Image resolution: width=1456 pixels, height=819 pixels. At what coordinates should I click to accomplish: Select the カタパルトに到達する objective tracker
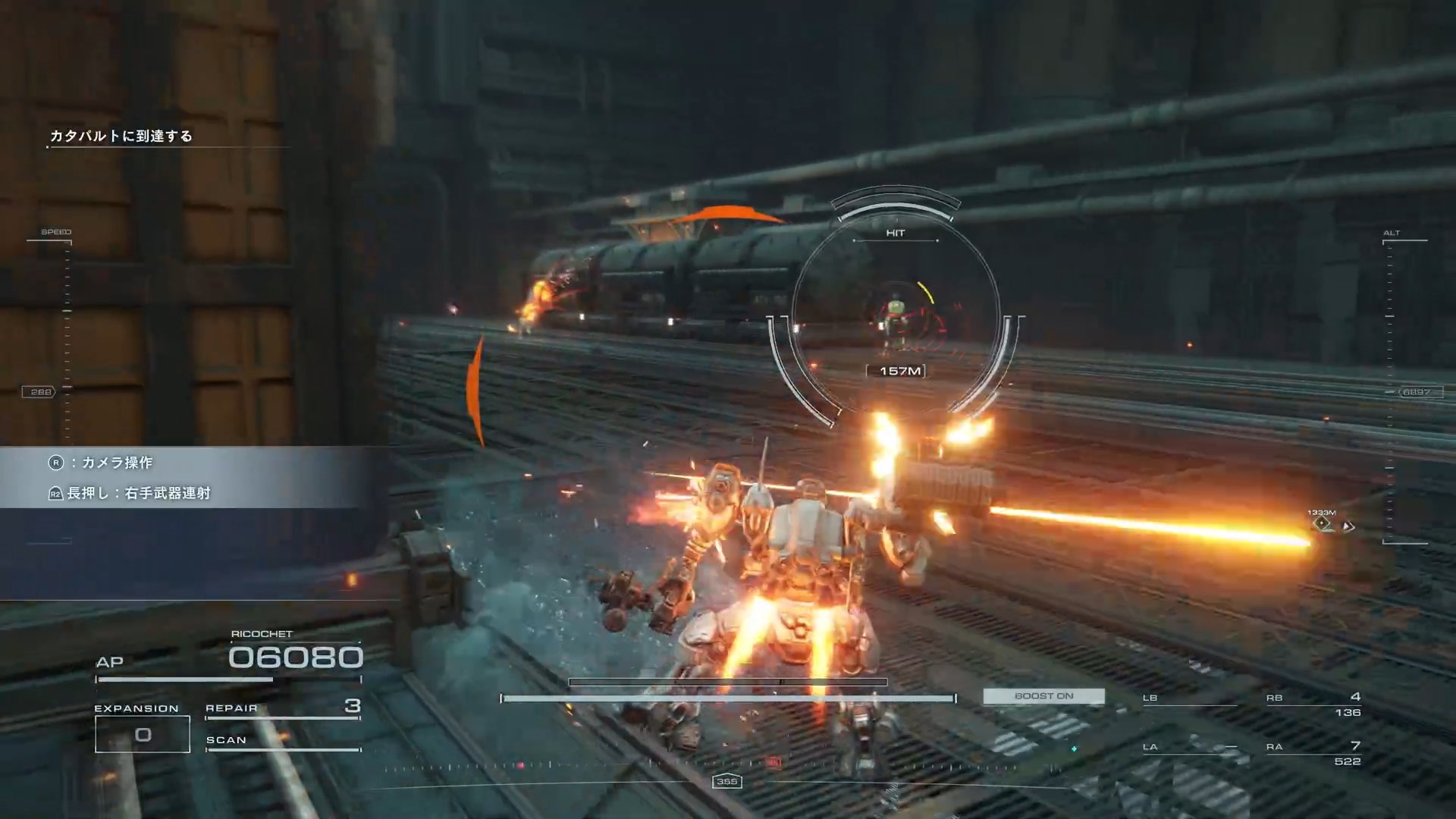(x=121, y=136)
